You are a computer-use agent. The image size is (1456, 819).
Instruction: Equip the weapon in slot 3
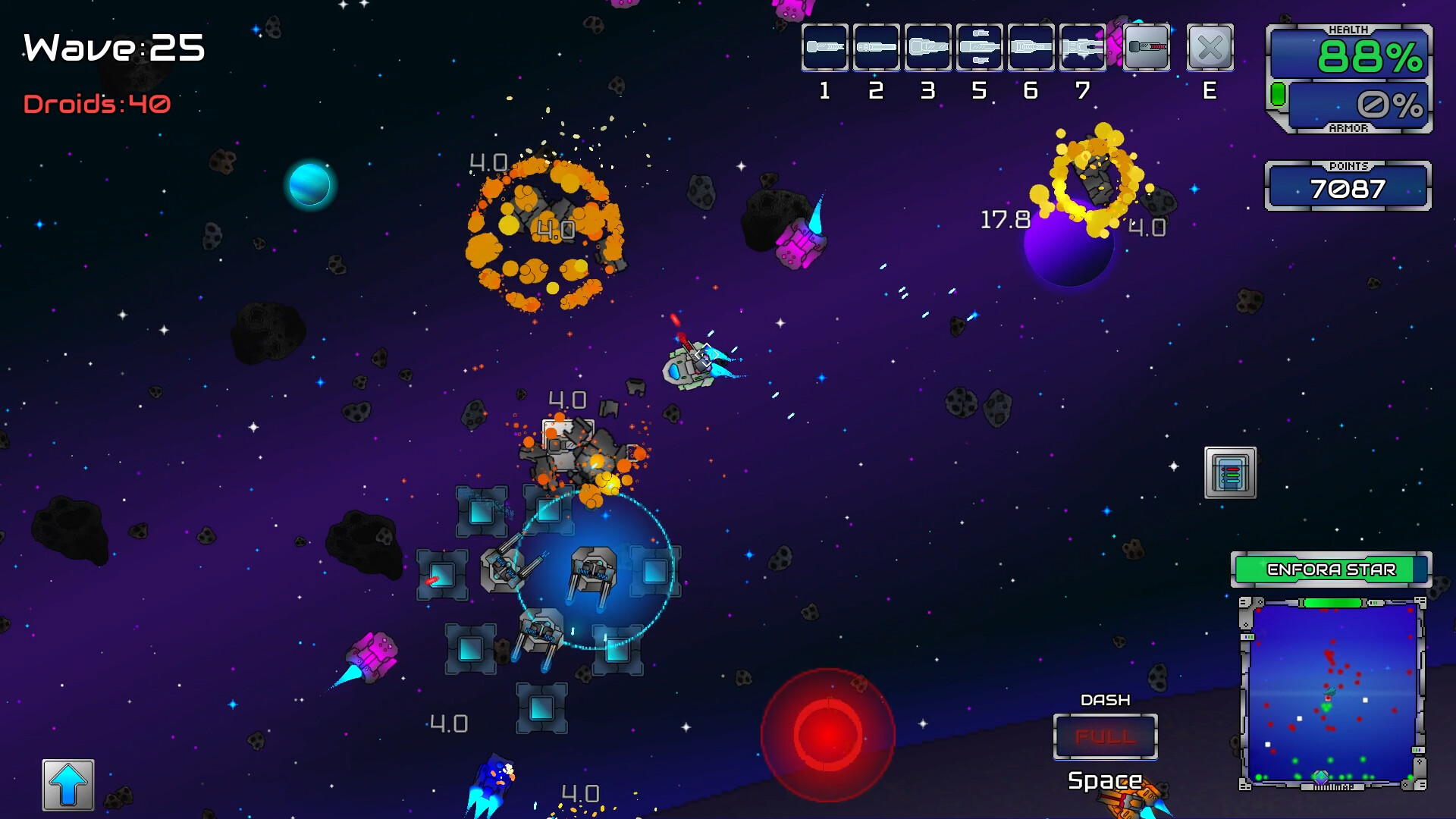point(927,47)
